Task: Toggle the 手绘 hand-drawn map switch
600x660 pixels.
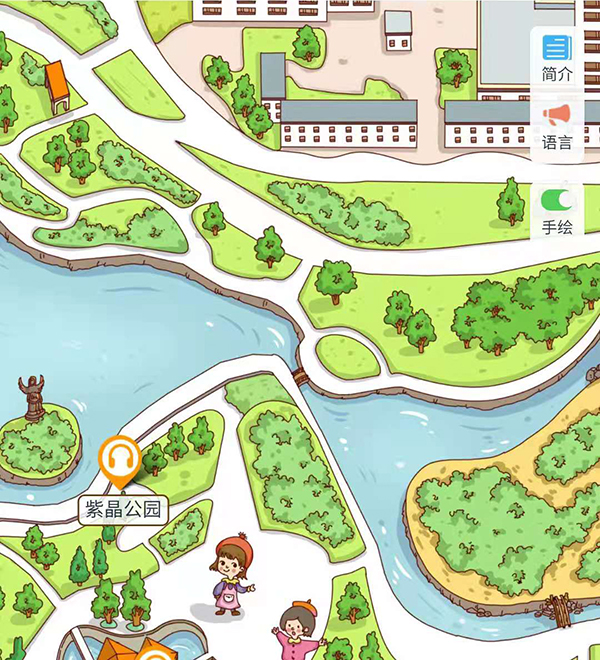Action: point(557,200)
